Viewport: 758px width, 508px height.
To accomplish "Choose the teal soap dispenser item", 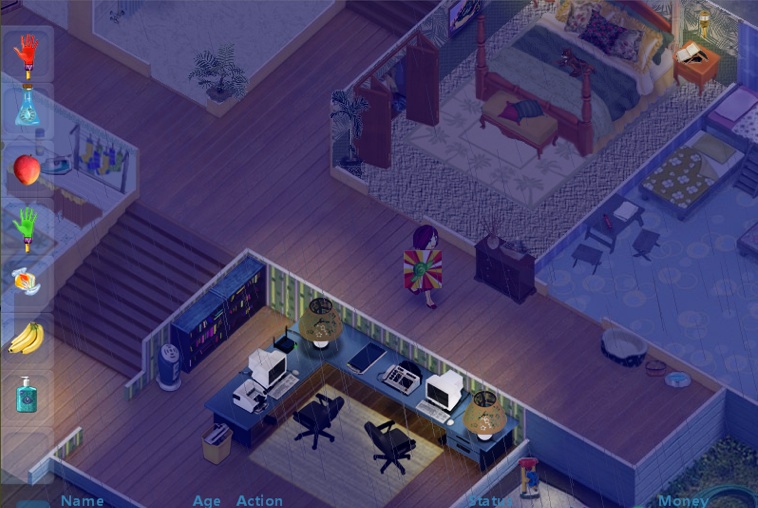I will point(27,394).
